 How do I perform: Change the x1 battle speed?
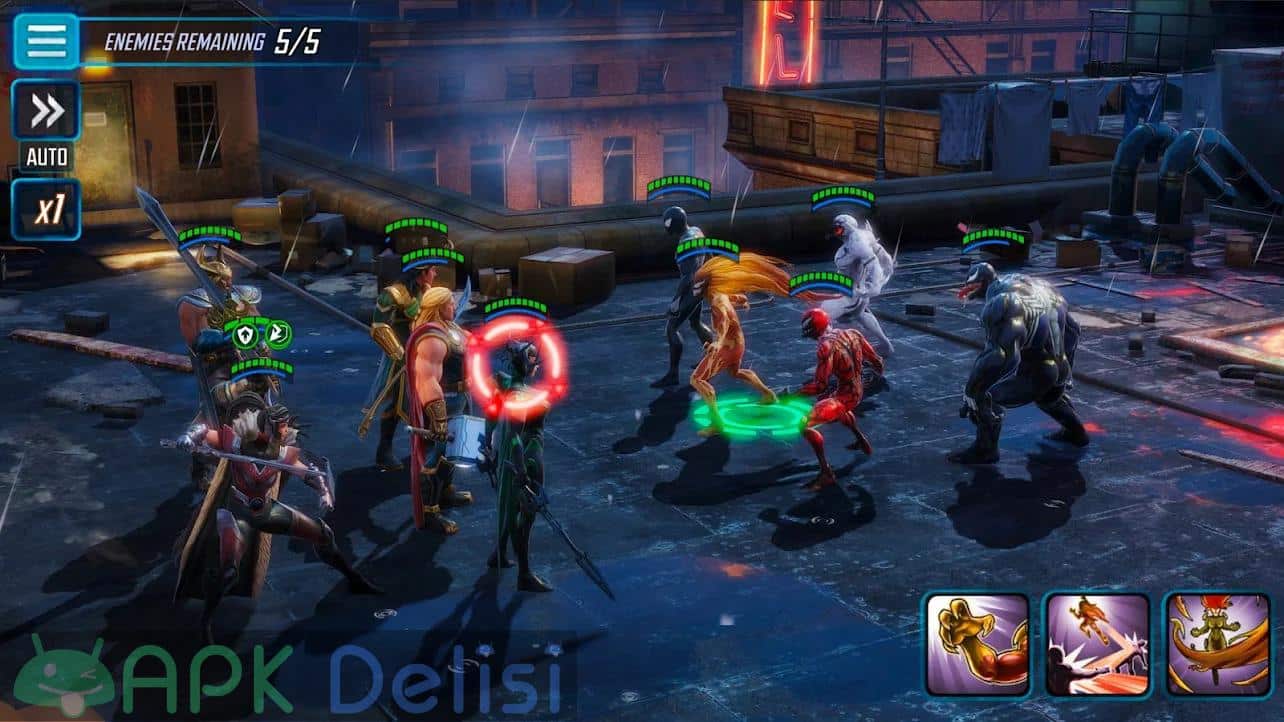point(46,209)
